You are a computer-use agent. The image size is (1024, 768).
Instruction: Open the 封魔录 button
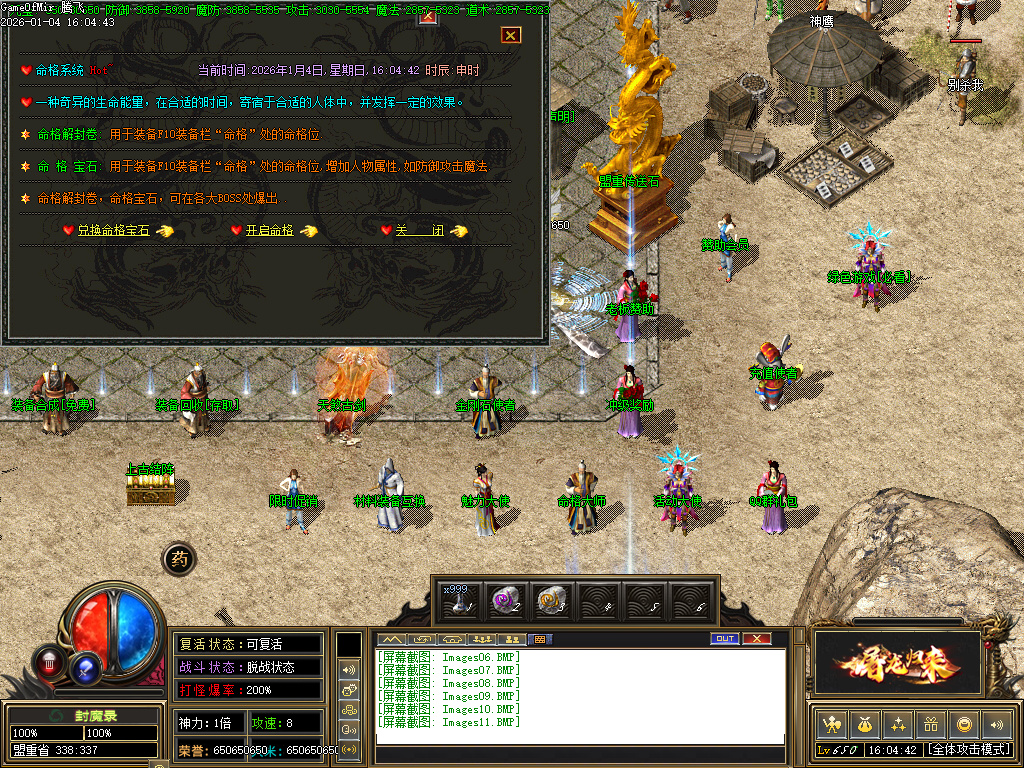pyautogui.click(x=82, y=715)
